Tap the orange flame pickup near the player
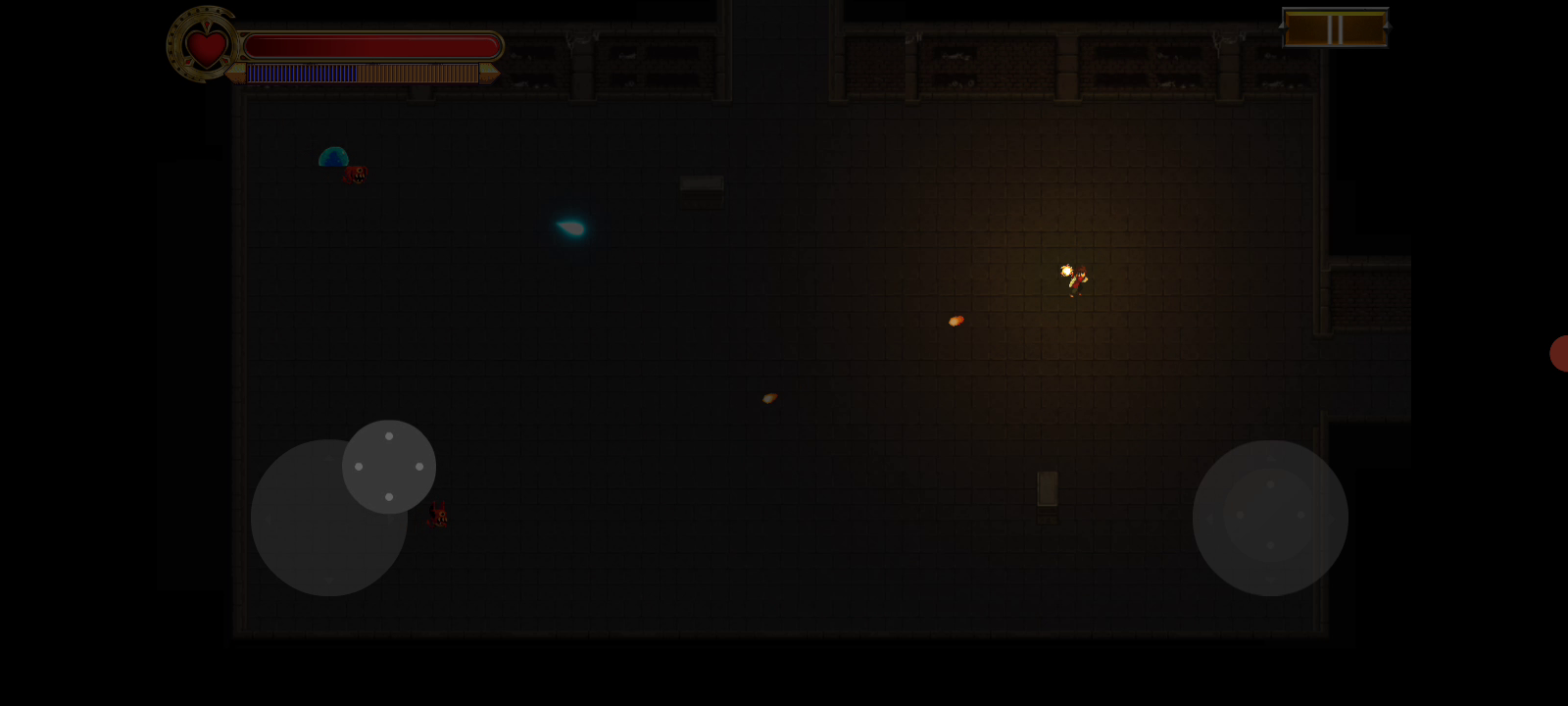This screenshot has width=1568, height=706. [956, 320]
